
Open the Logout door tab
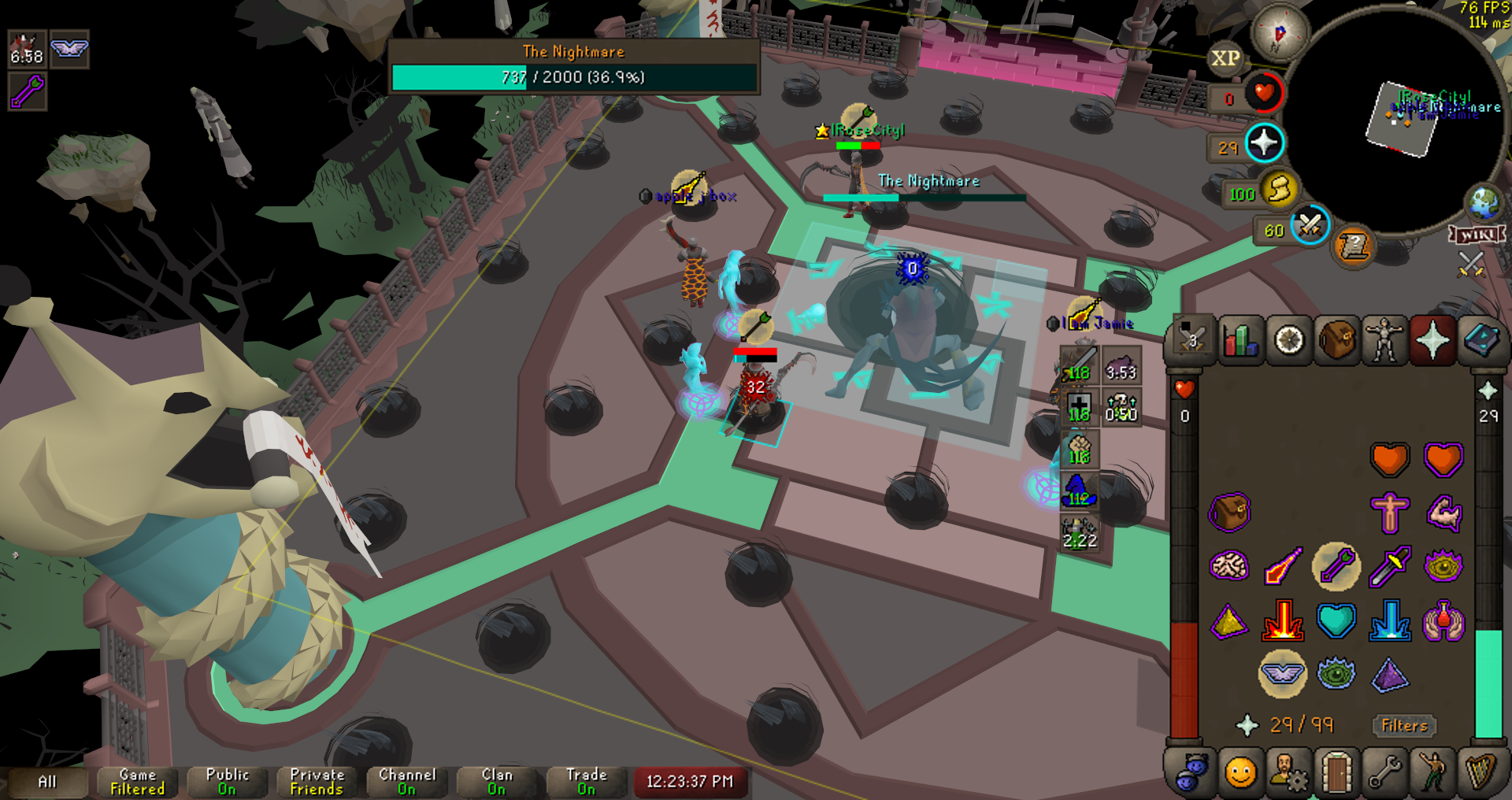point(1336,772)
